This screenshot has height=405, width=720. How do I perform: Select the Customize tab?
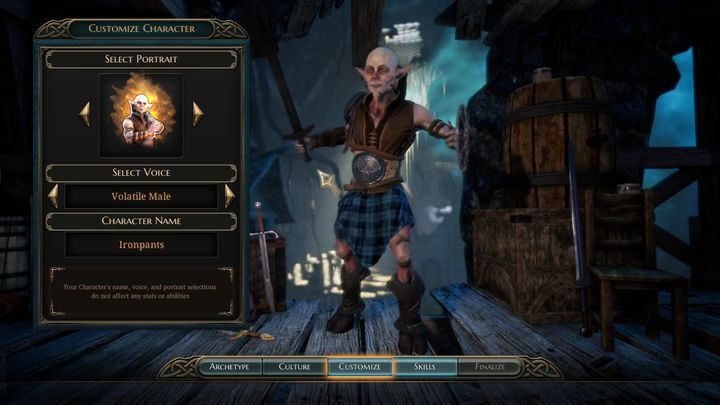[359, 367]
